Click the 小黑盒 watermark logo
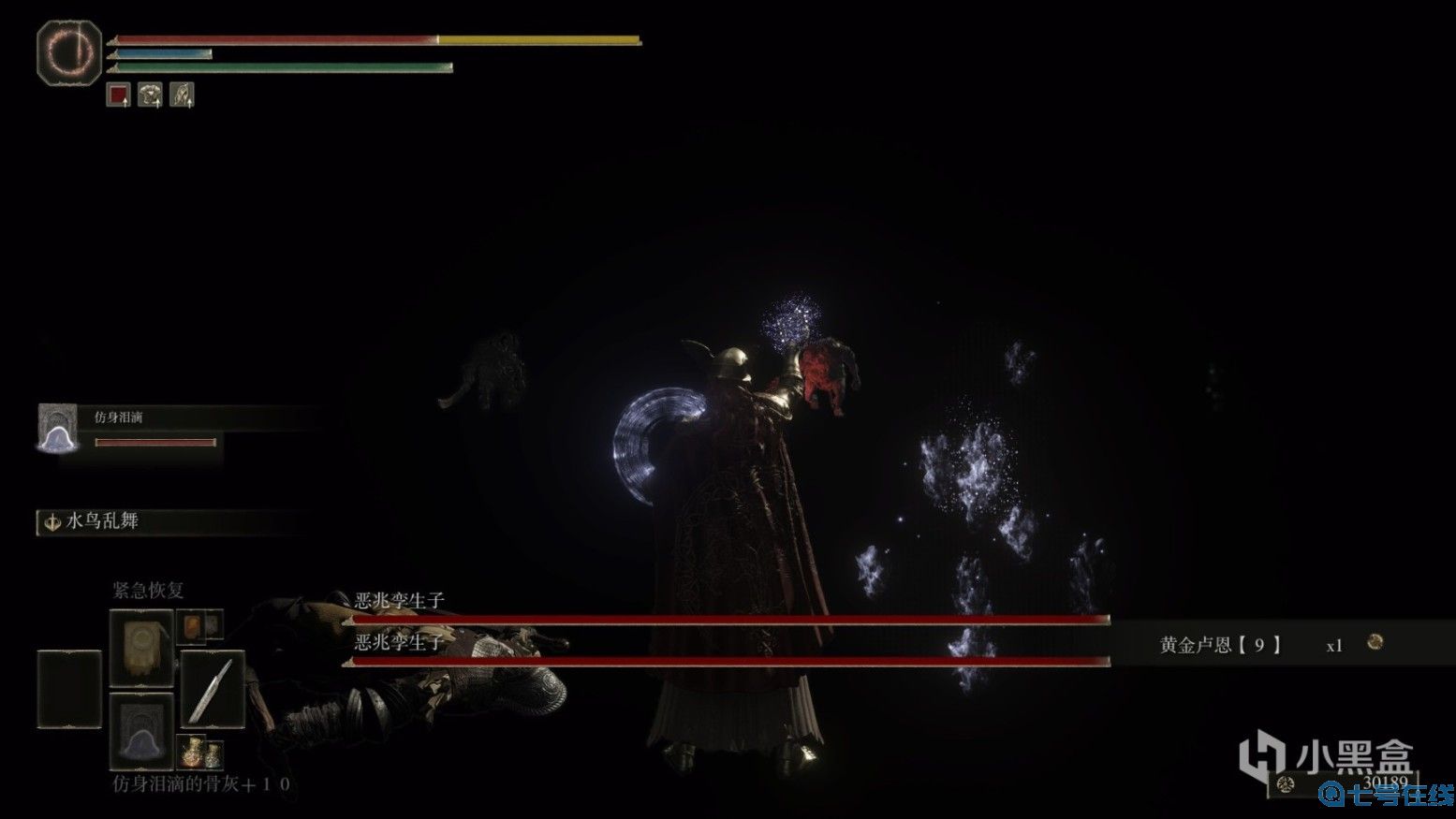The width and height of the screenshot is (1456, 819). (1326, 756)
